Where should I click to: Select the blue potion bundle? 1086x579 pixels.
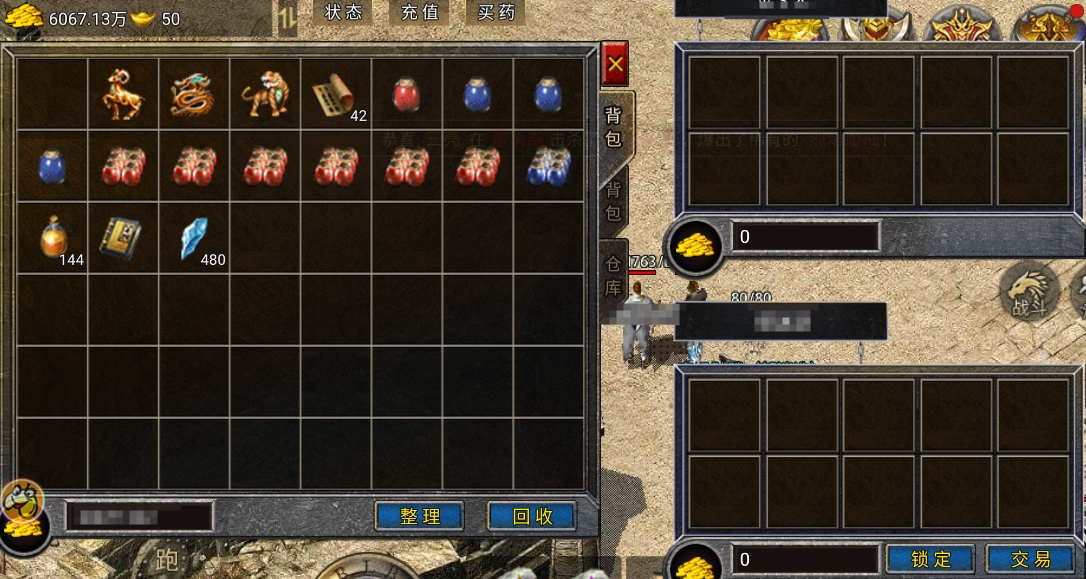[x=549, y=166]
